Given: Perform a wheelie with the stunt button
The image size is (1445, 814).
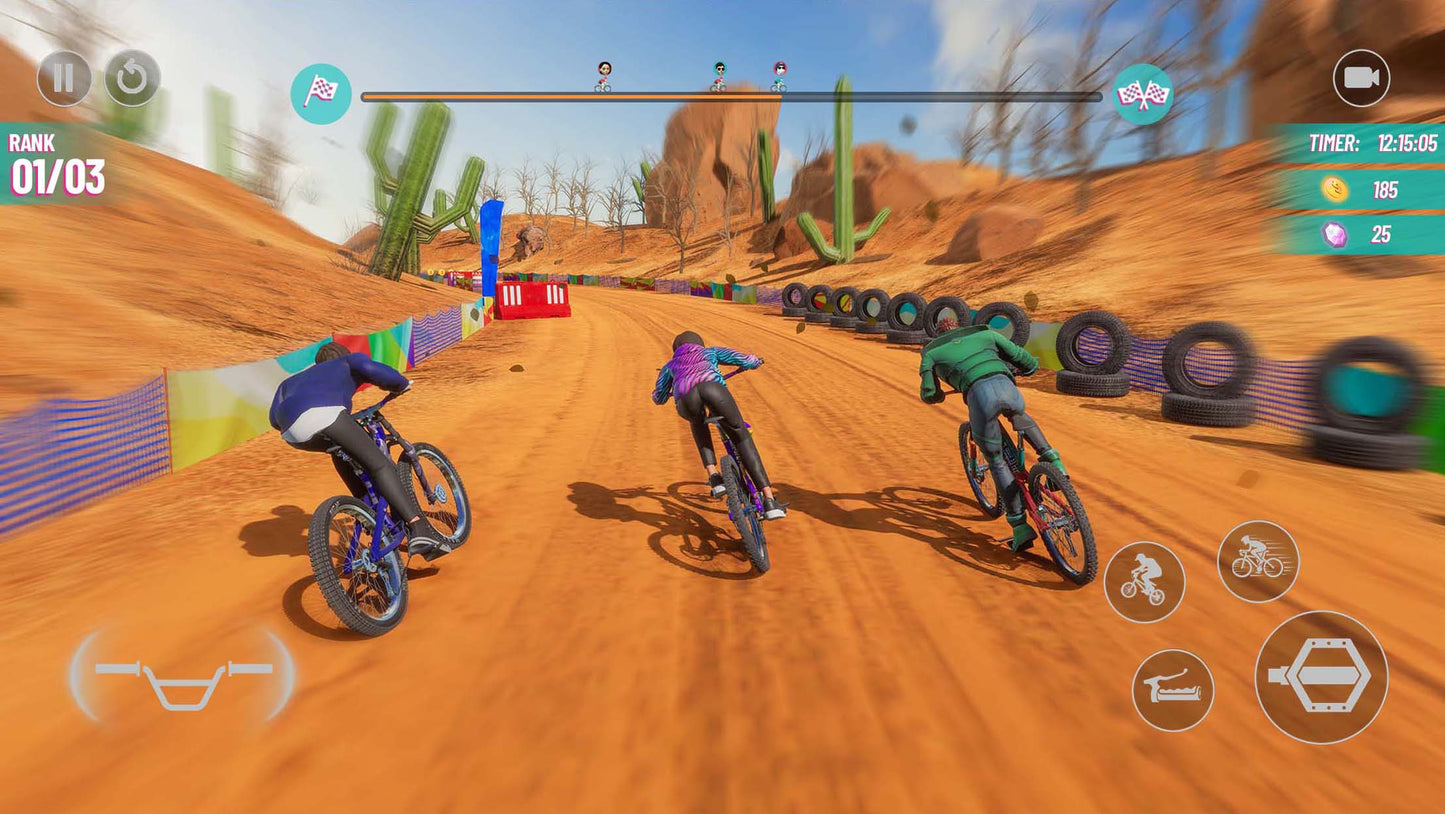Looking at the screenshot, I should (x=1144, y=582).
